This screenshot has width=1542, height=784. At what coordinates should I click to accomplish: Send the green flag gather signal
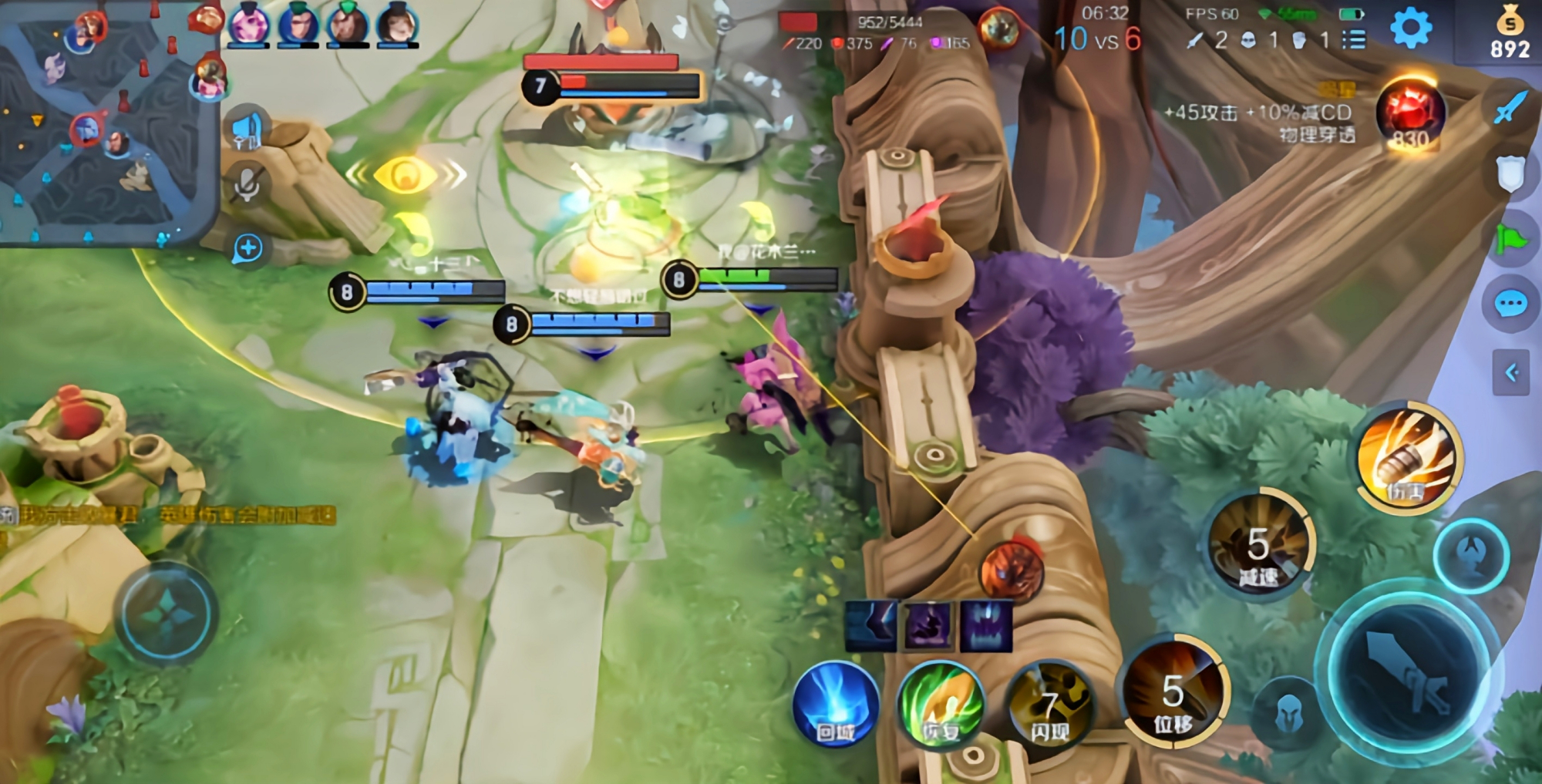[x=1510, y=240]
